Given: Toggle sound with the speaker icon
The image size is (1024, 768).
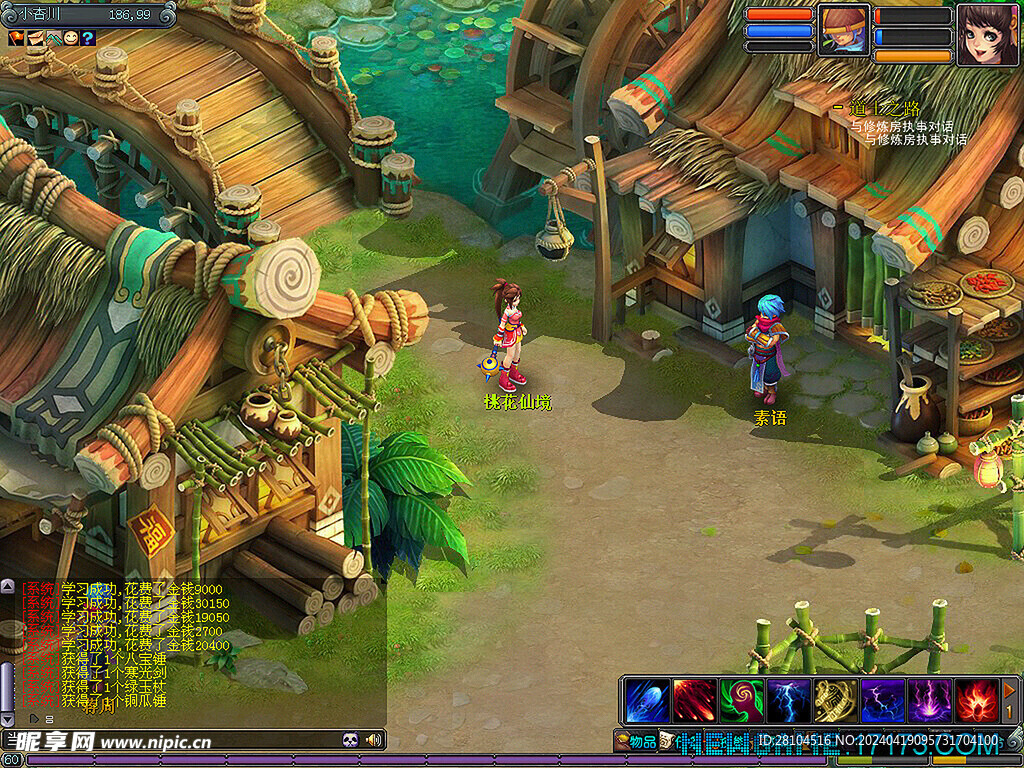Looking at the screenshot, I should 374,740.
